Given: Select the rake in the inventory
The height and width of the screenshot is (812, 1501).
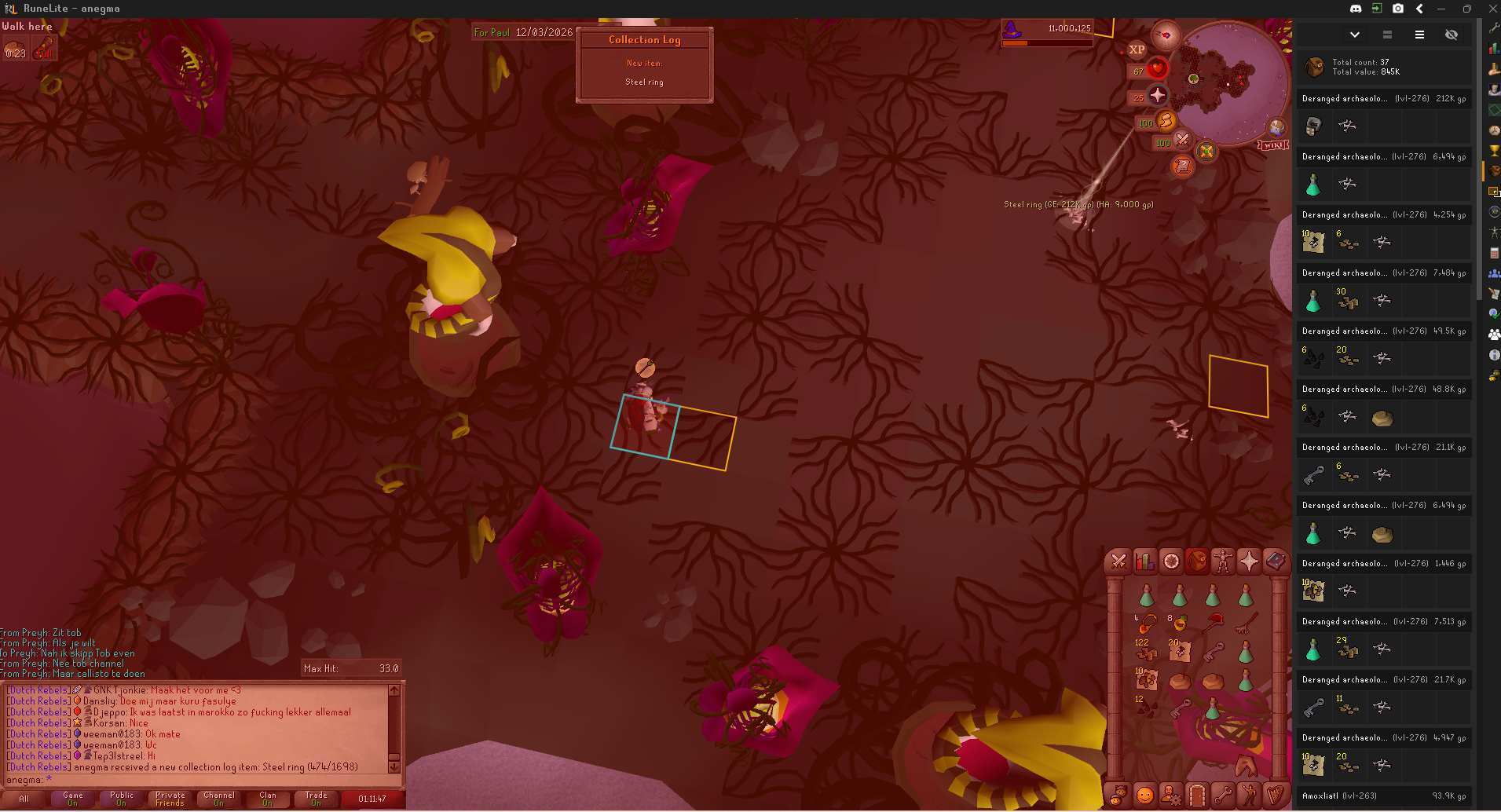Looking at the screenshot, I should tap(1244, 624).
